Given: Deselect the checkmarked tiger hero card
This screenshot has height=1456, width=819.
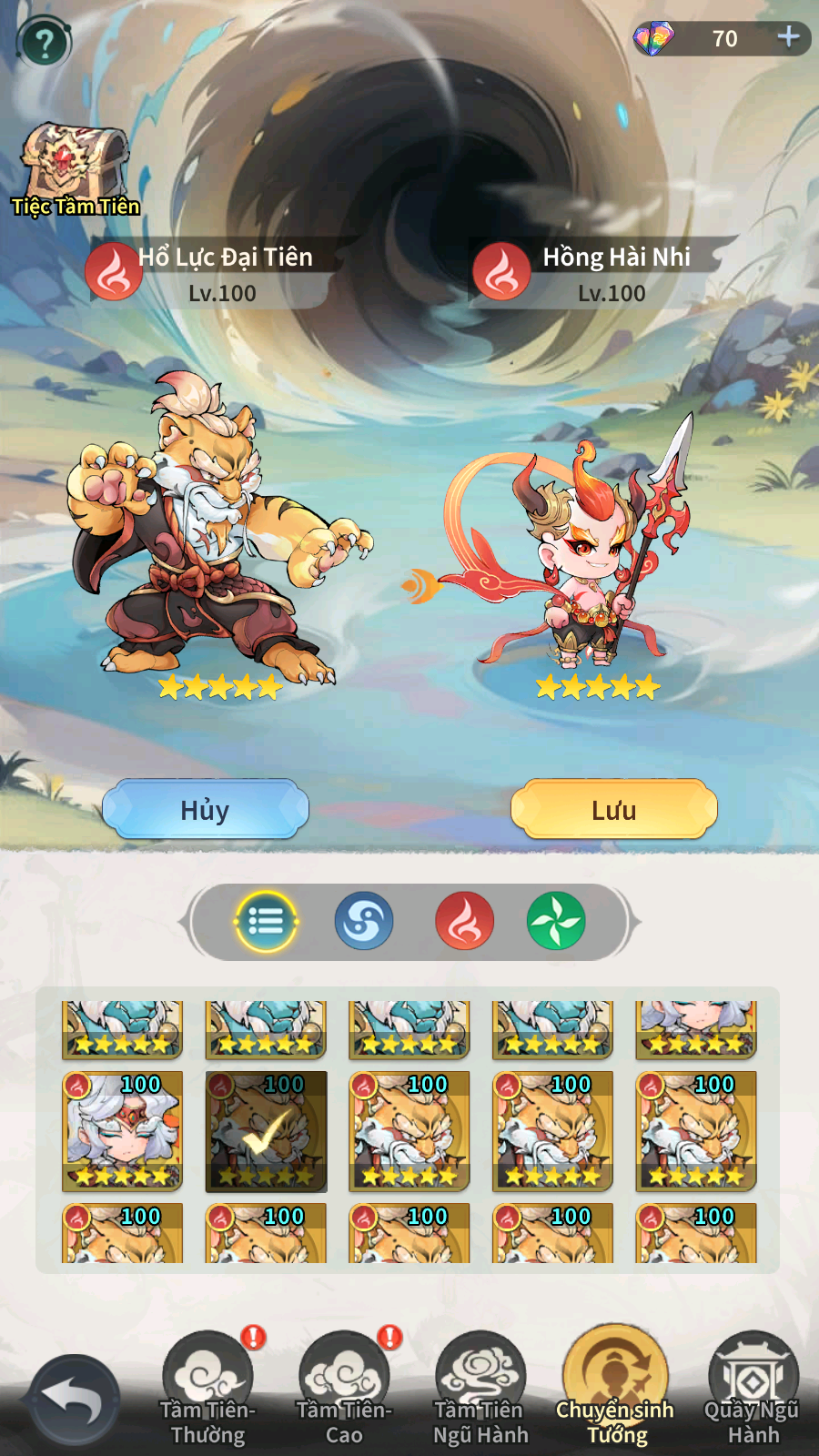Looking at the screenshot, I should click(266, 1131).
